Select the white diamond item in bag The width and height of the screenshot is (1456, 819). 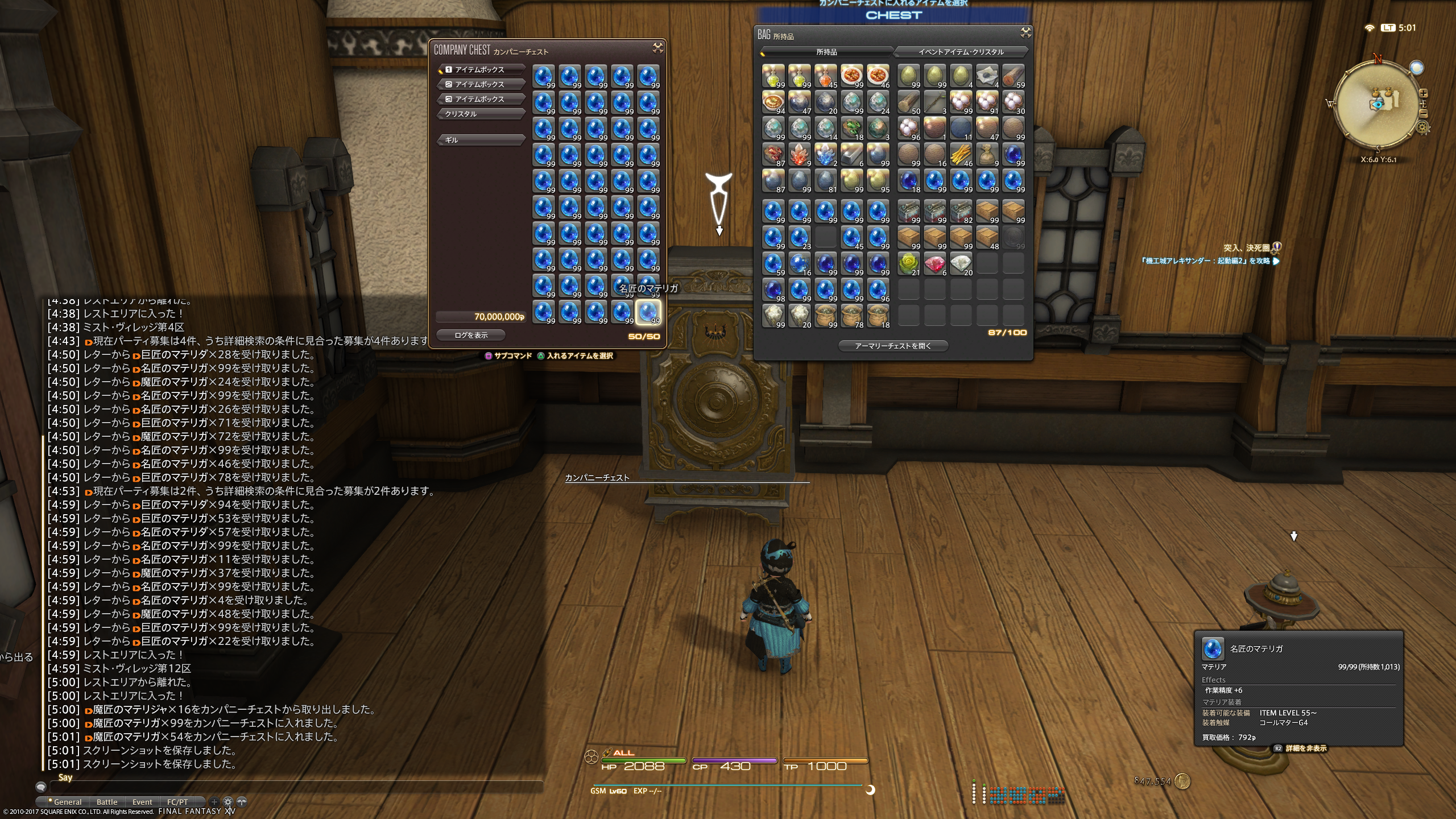tap(961, 264)
